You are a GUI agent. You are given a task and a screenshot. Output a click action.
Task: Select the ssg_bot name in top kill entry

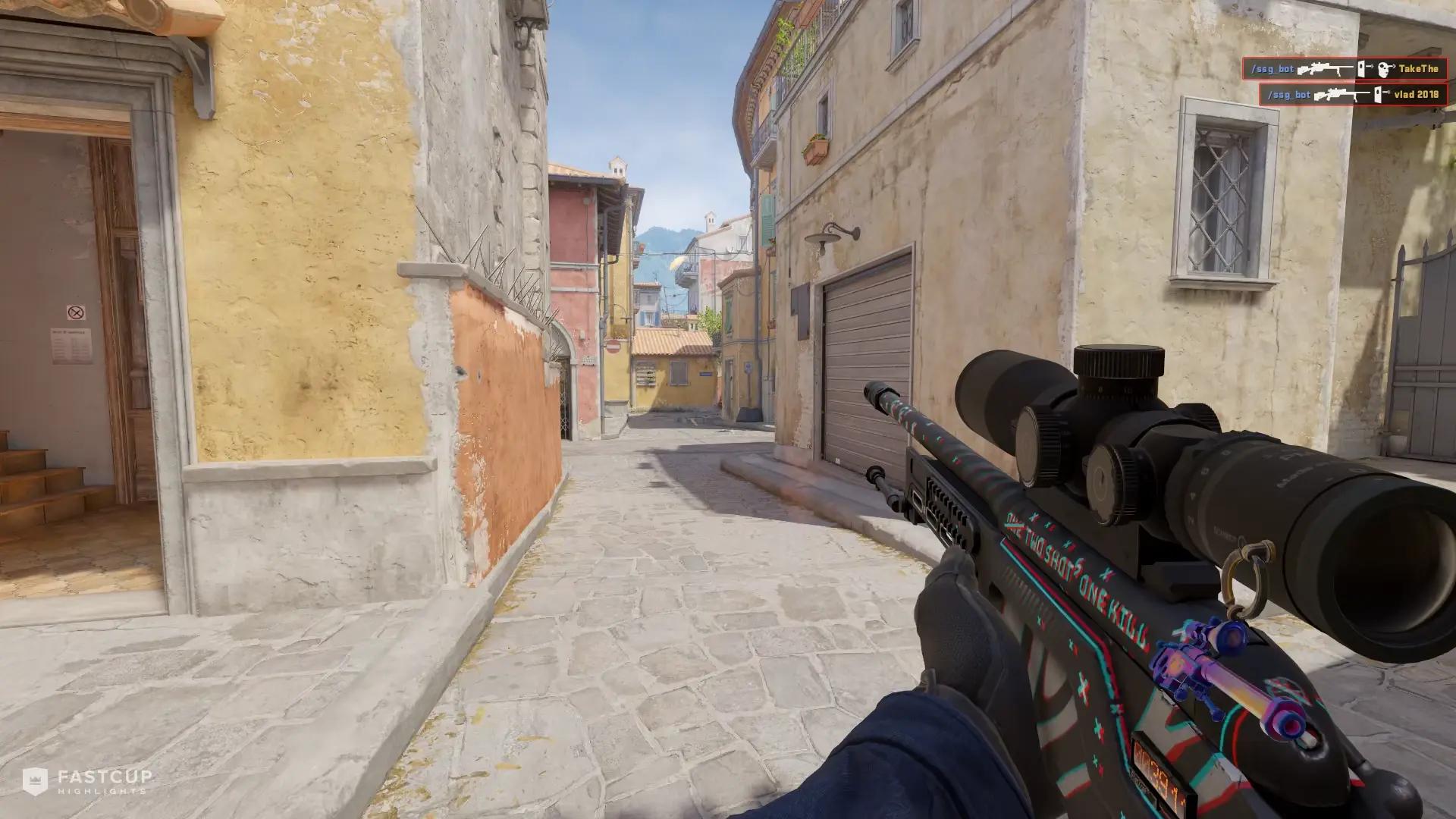click(1272, 68)
